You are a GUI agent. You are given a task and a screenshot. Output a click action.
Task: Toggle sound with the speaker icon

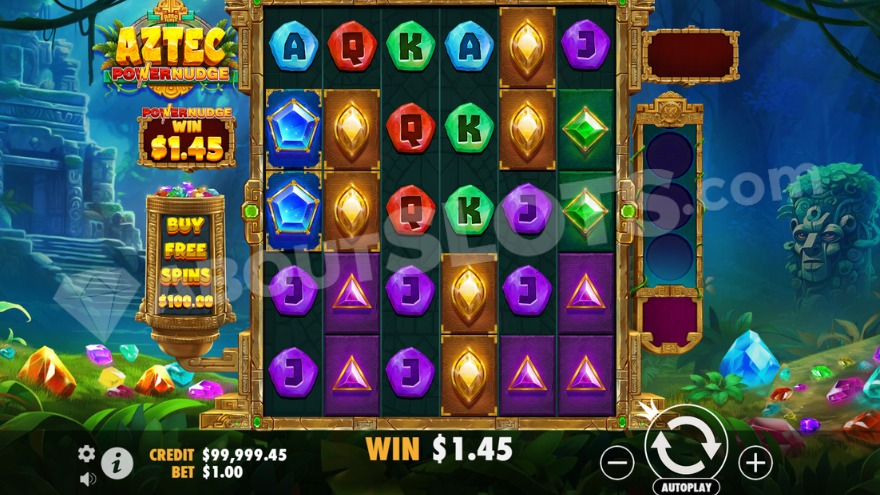pos(87,477)
